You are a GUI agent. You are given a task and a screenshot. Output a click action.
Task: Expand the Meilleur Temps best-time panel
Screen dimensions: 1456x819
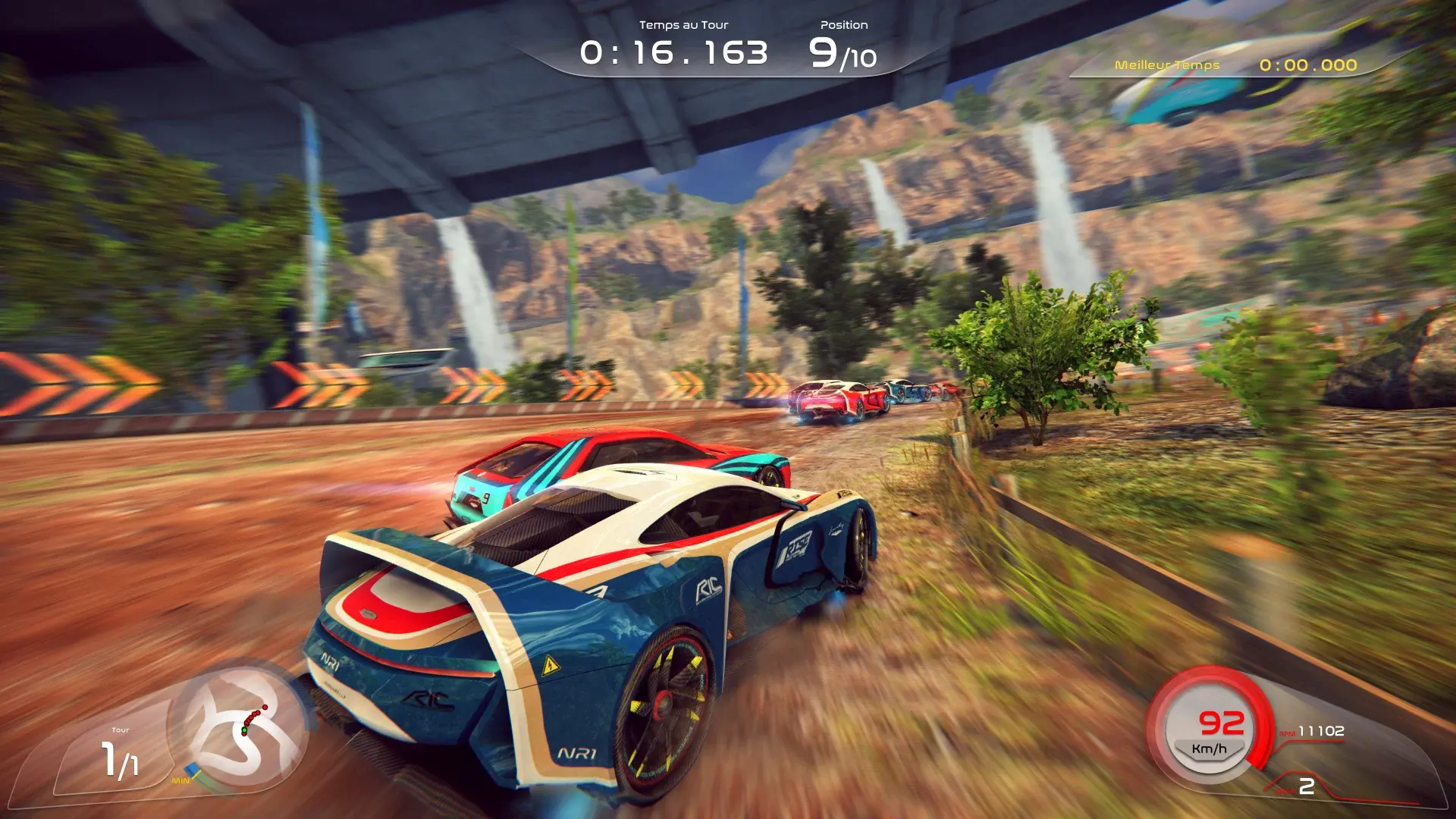(1228, 66)
